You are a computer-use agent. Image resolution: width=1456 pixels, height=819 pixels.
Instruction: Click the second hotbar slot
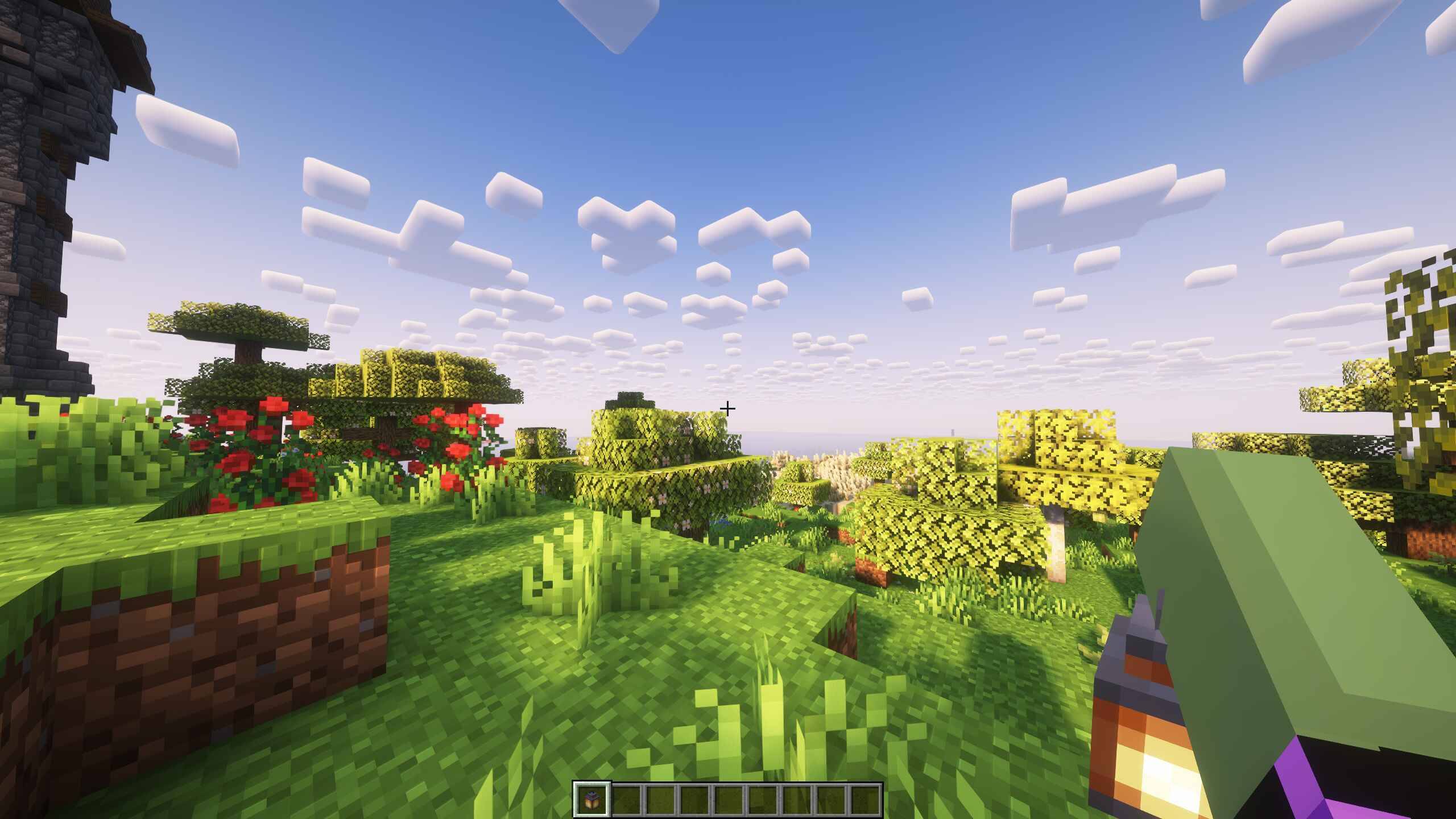627,799
